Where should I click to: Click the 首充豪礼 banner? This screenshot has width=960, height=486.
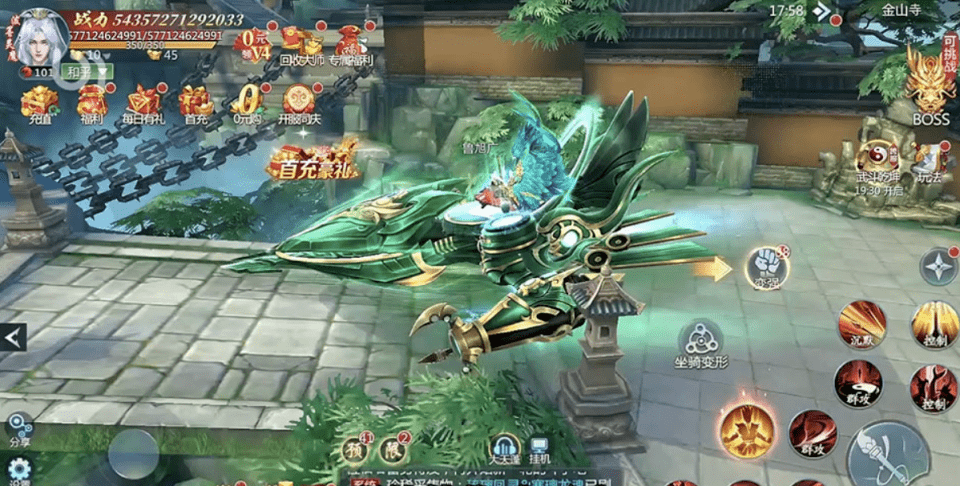313,161
